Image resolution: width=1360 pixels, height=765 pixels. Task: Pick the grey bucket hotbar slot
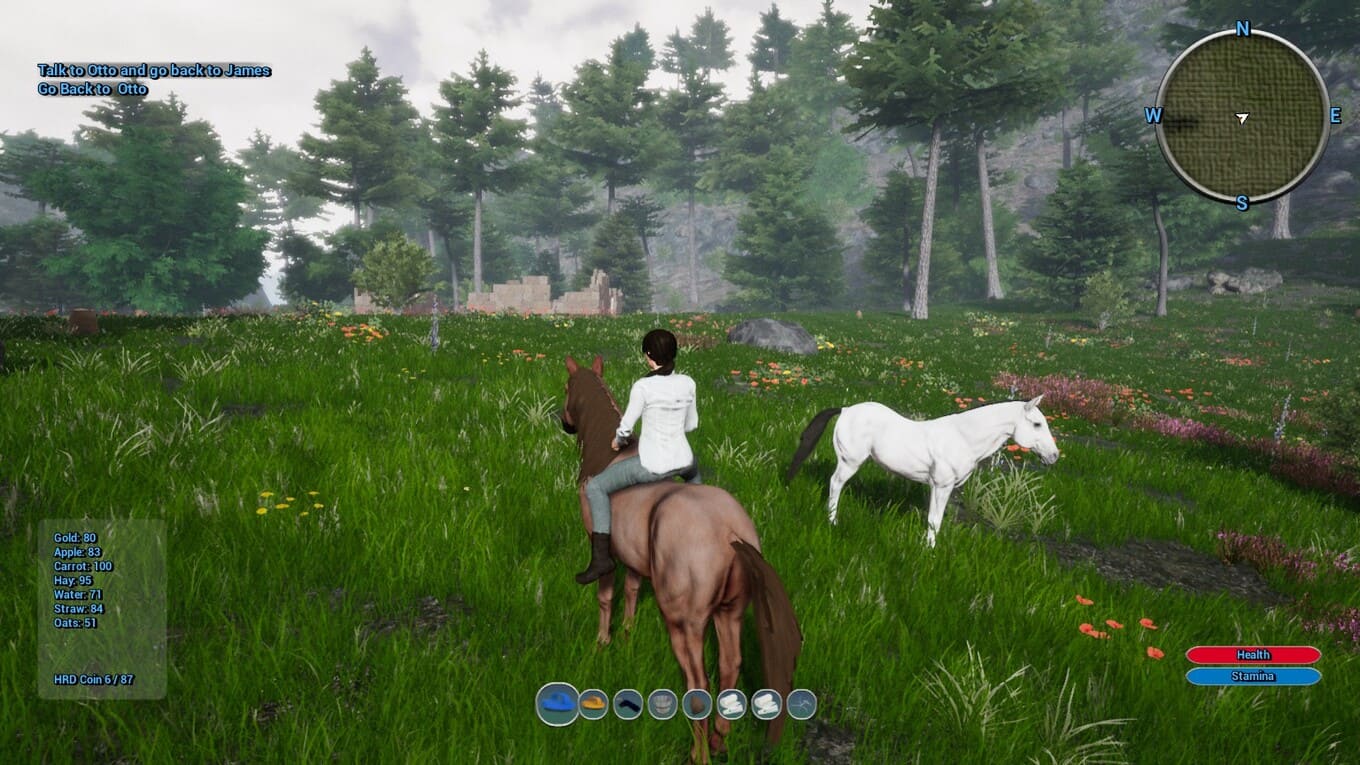(x=662, y=704)
